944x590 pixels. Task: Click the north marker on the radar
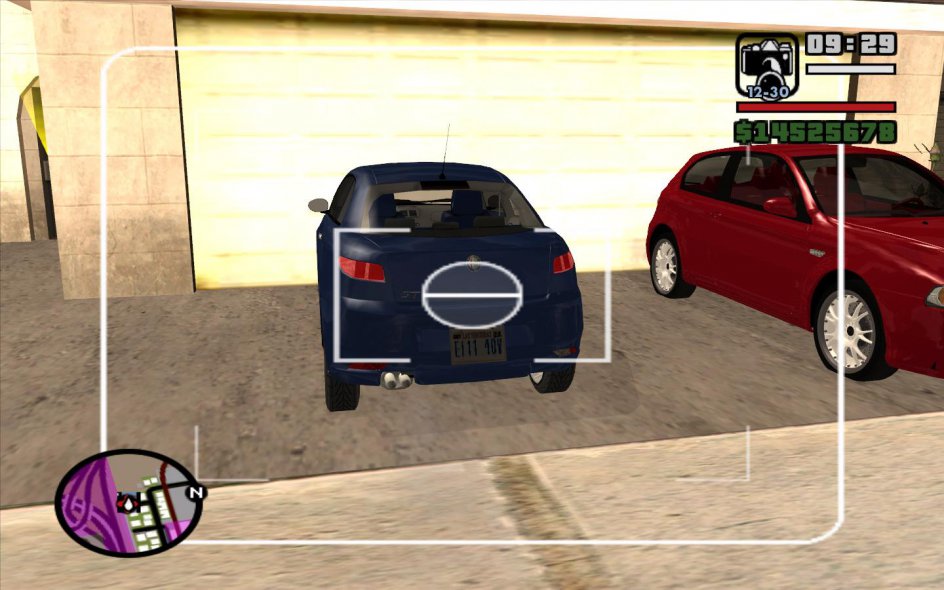pos(197,492)
